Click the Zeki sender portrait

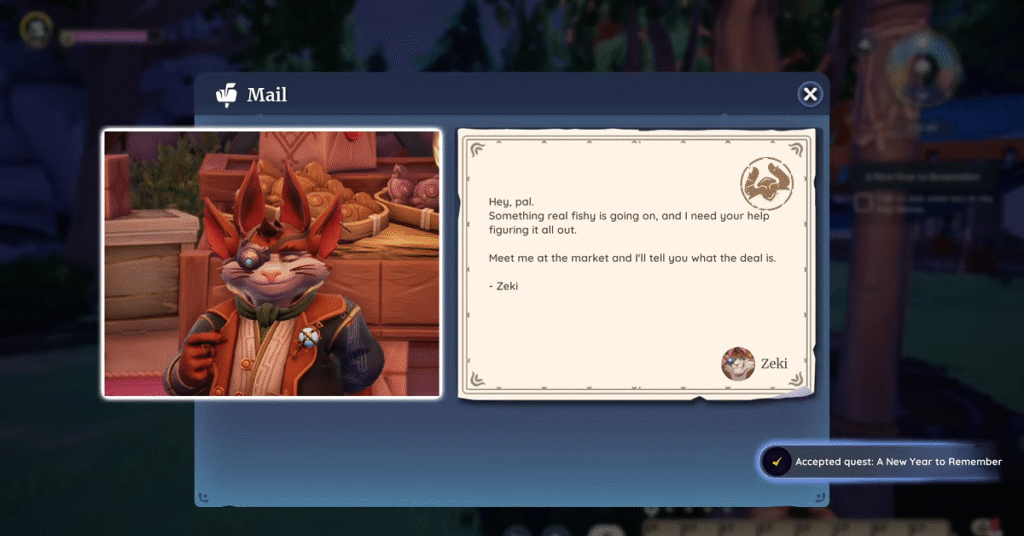pyautogui.click(x=738, y=364)
